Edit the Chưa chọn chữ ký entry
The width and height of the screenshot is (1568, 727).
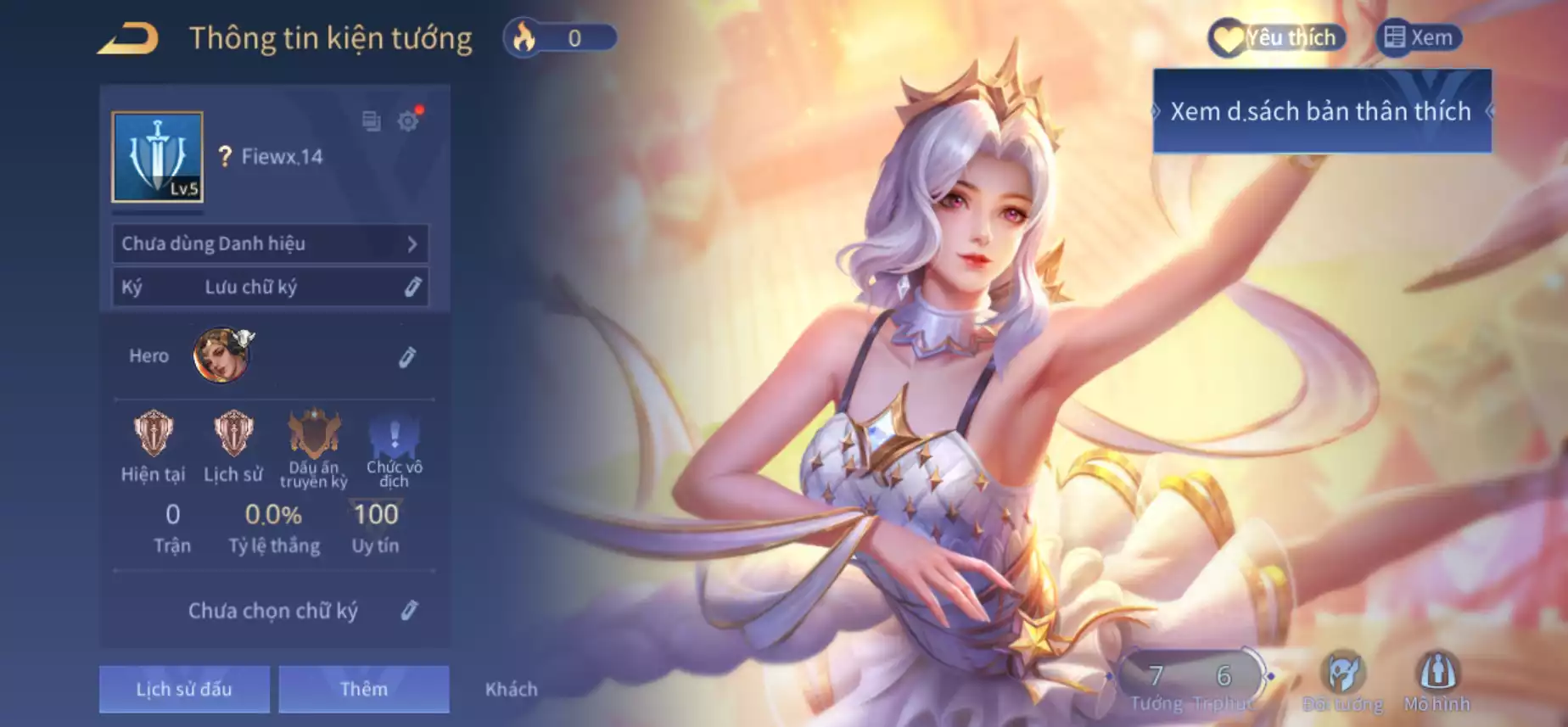[409, 610]
